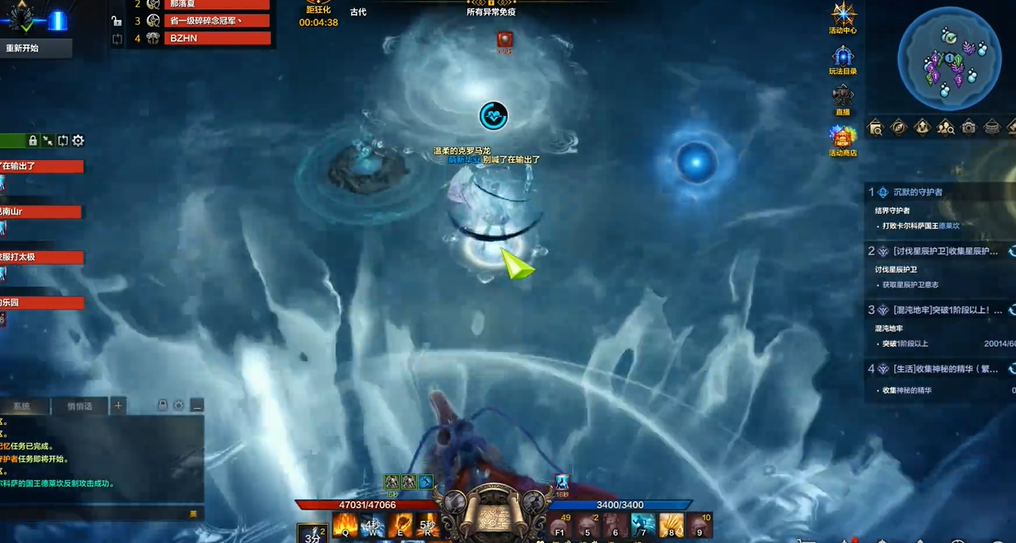Use the item in slot 7
The height and width of the screenshot is (543, 1016).
point(642,524)
